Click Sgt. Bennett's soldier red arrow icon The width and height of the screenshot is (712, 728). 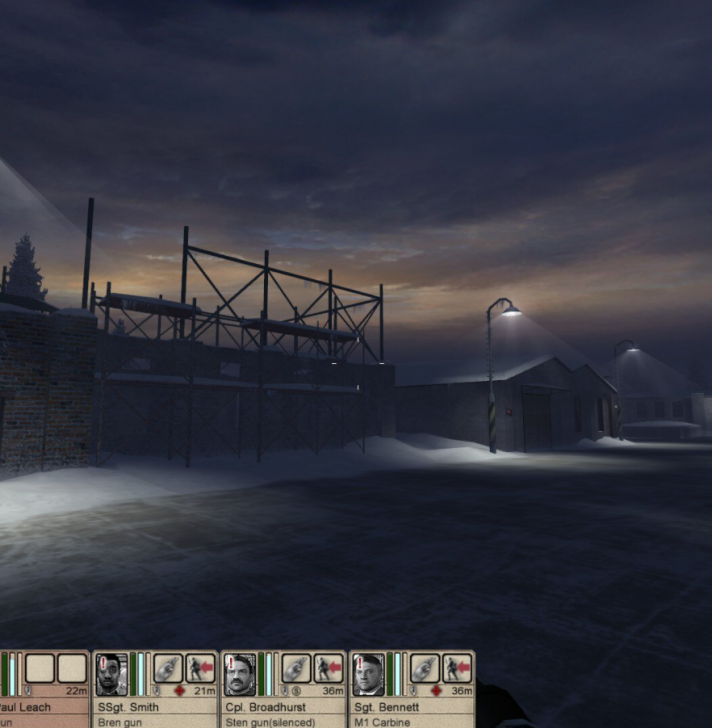457,668
